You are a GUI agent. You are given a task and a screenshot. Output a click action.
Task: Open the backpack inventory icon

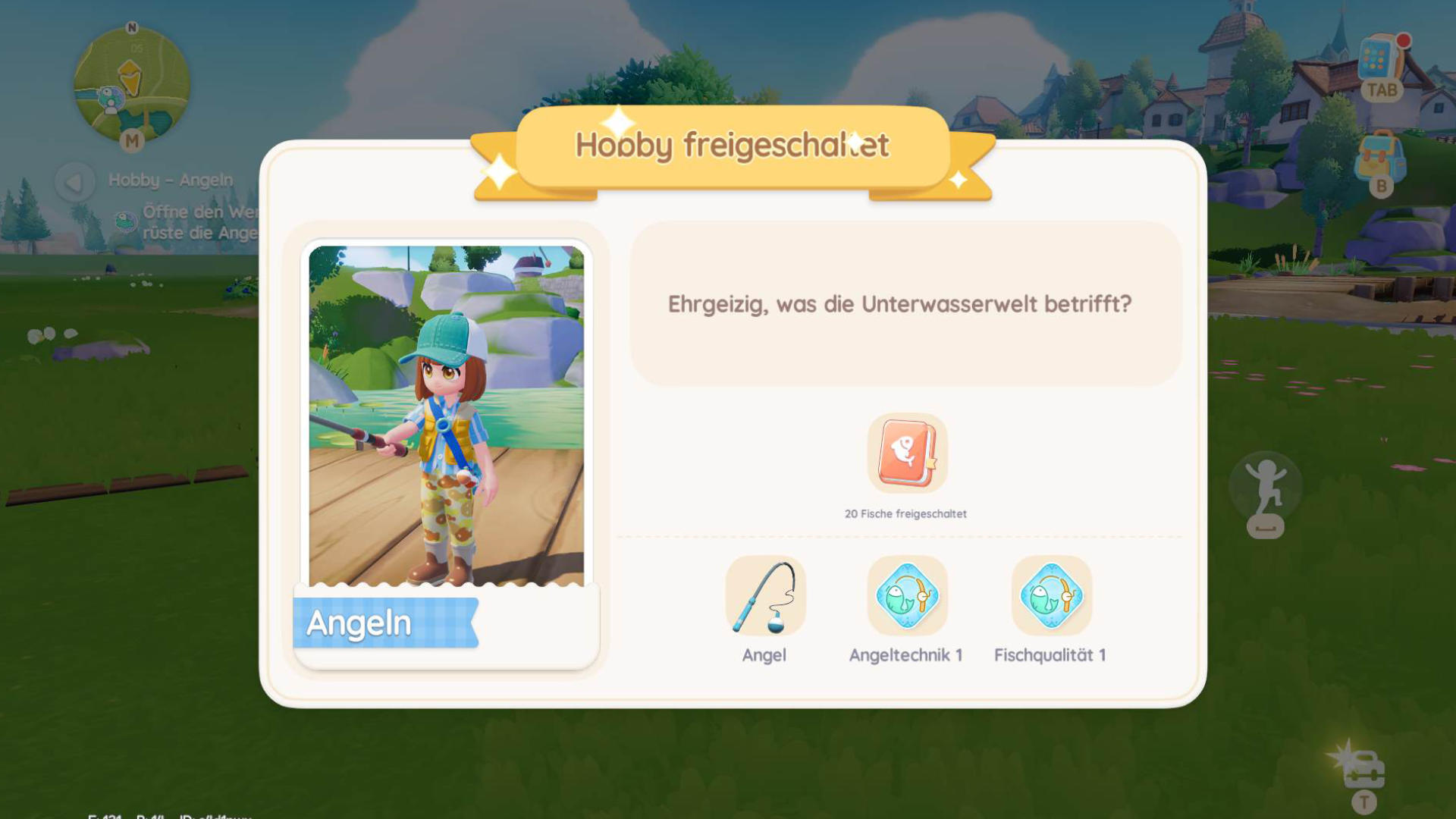(x=1379, y=158)
